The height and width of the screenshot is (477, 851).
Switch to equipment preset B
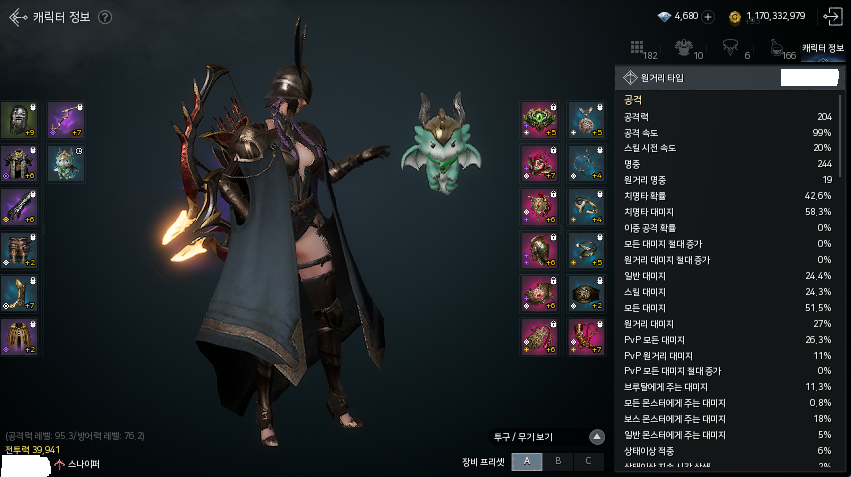[x=558, y=461]
